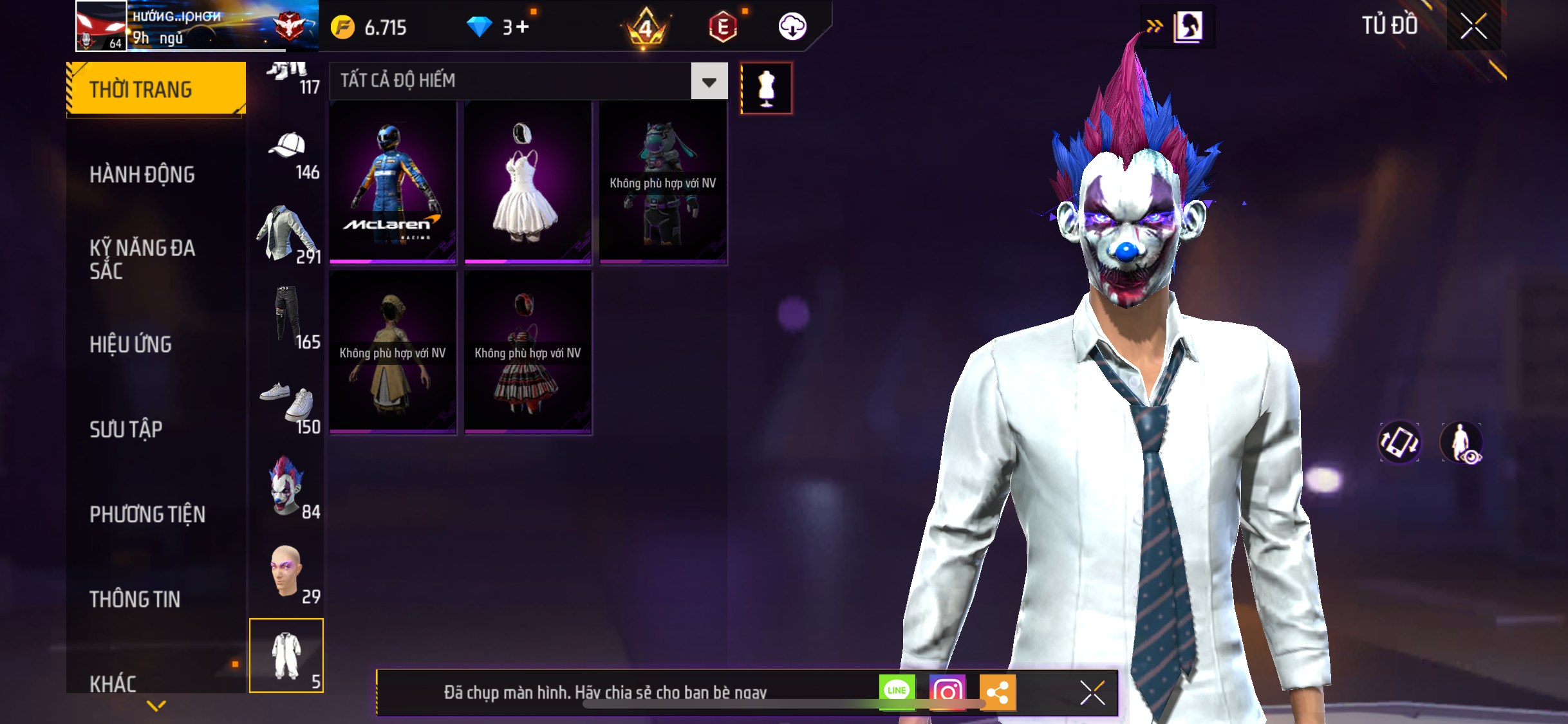Show the white cap hats category
1568x724 pixels.
coord(287,155)
